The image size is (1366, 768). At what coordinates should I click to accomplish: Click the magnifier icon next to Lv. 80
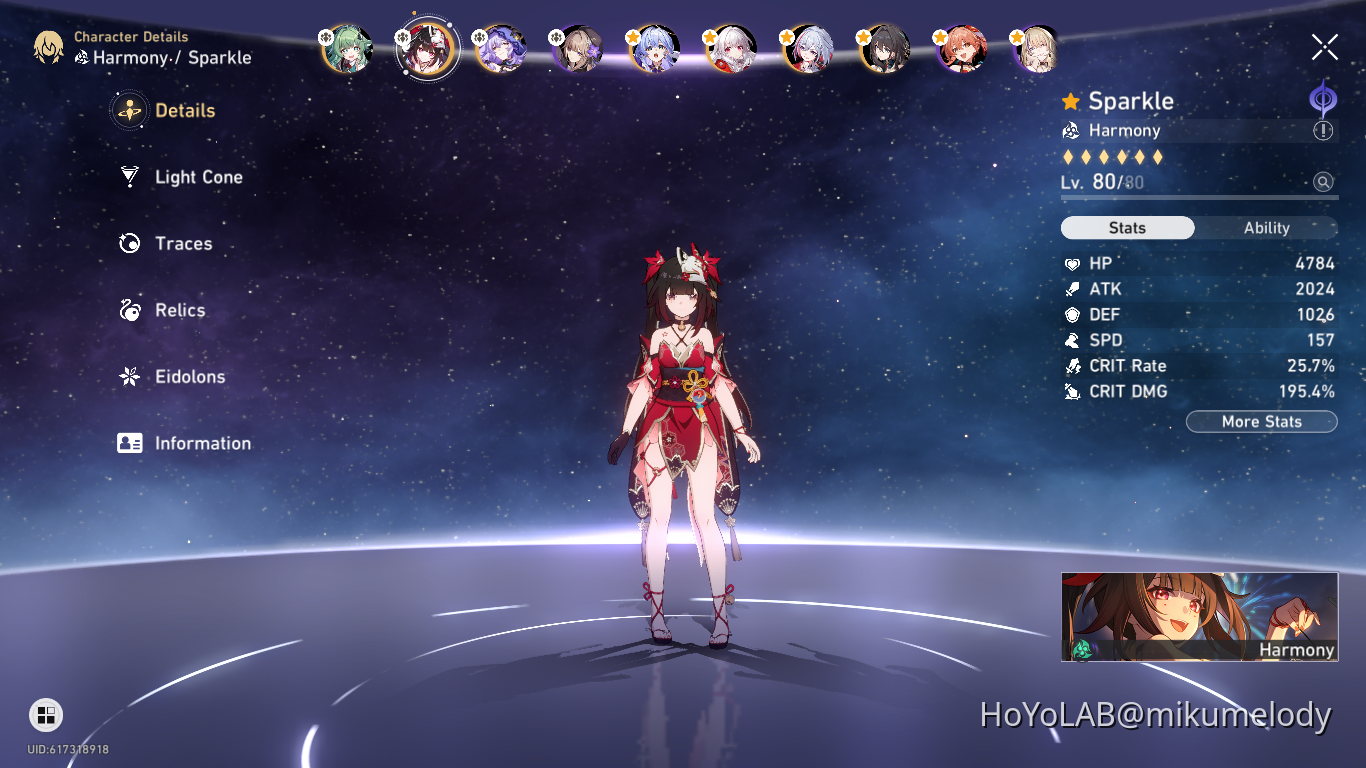[x=1325, y=182]
